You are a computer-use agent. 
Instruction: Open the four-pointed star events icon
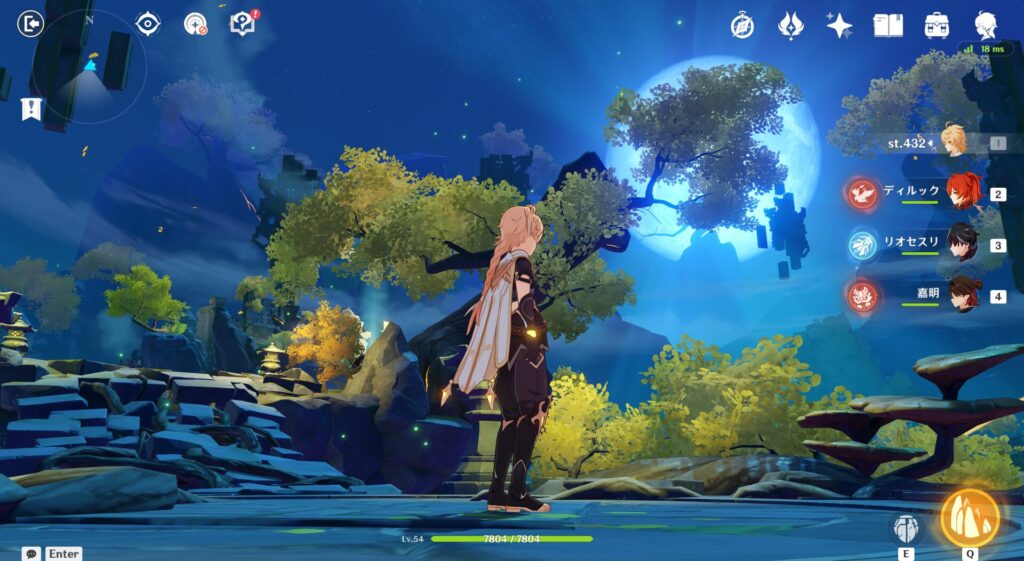click(839, 25)
